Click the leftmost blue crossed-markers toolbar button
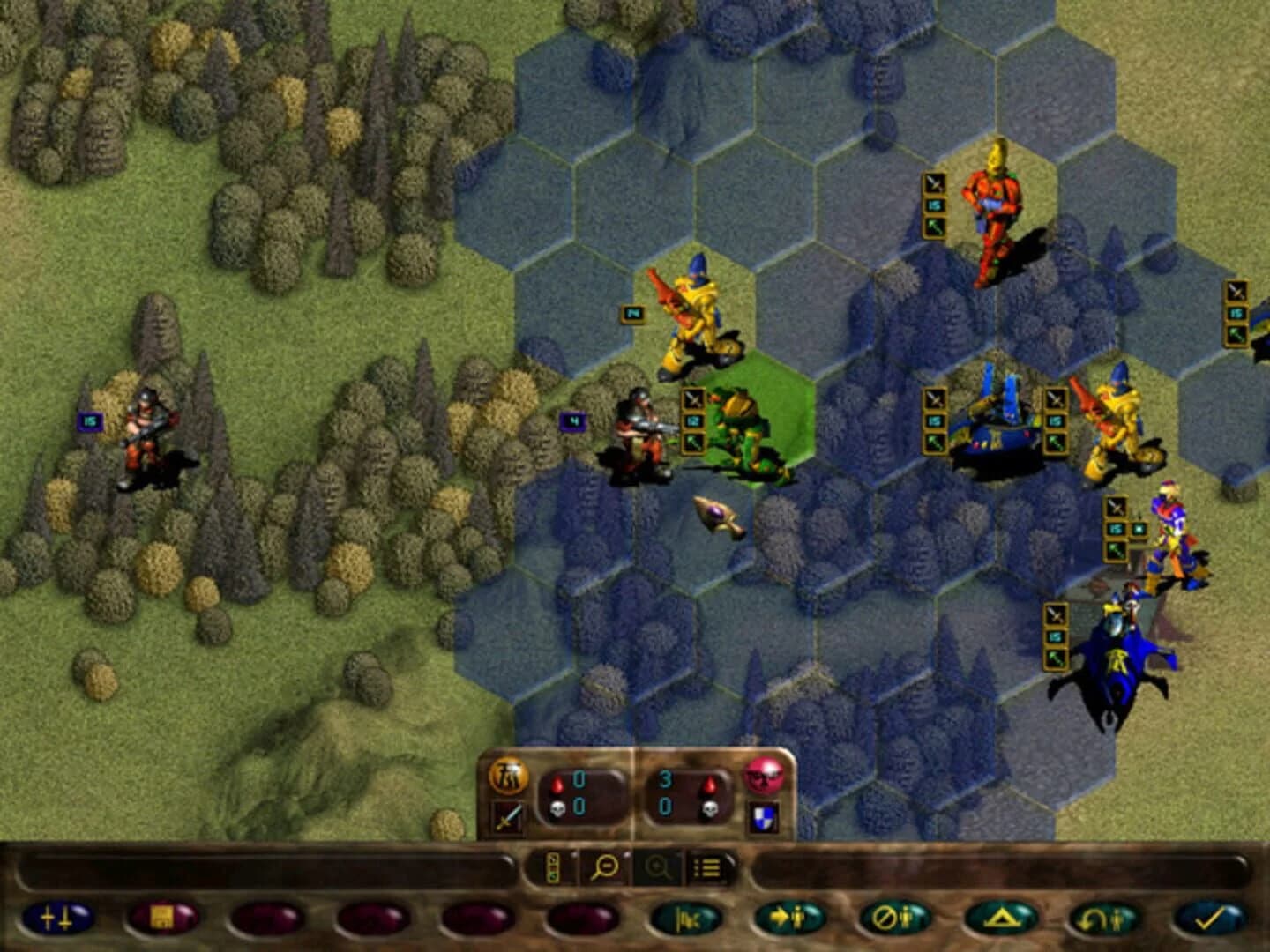This screenshot has width=1270, height=952. [x=57, y=920]
